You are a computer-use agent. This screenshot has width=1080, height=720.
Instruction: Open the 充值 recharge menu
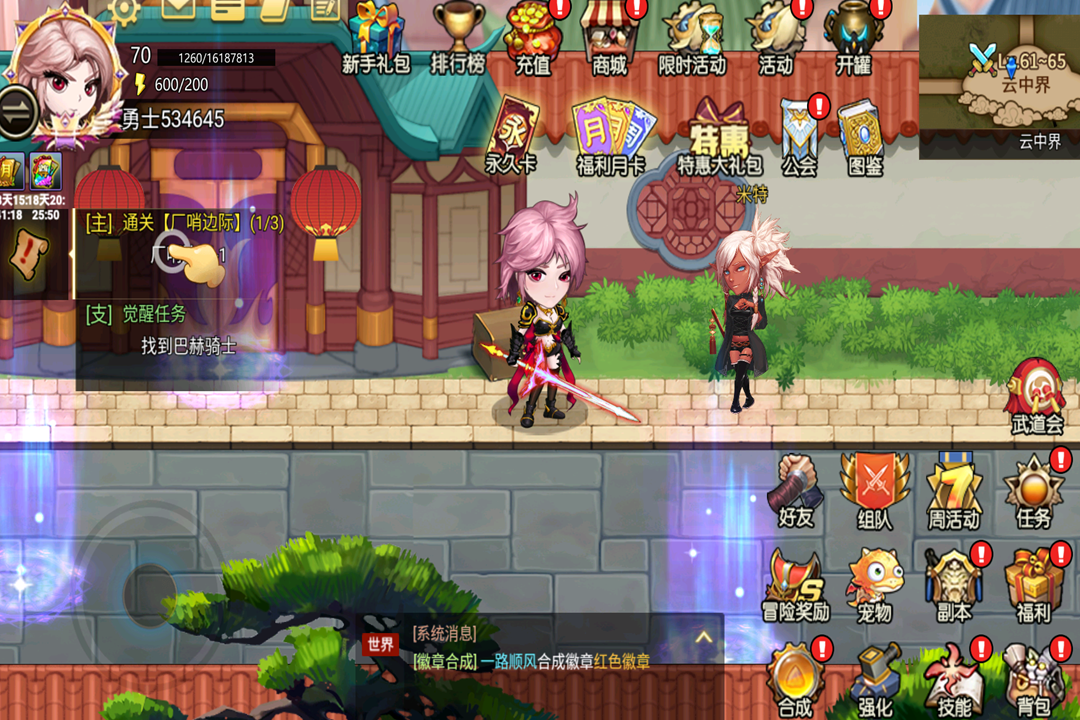coord(533,36)
